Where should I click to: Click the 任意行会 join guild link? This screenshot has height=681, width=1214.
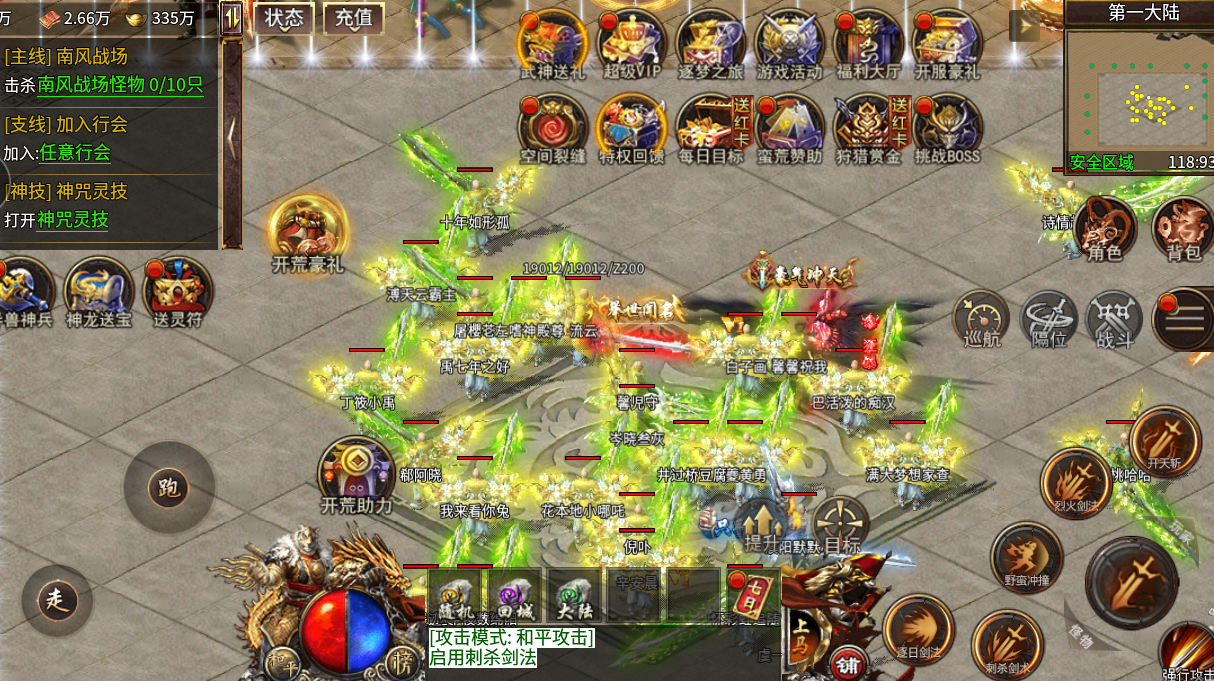75,153
